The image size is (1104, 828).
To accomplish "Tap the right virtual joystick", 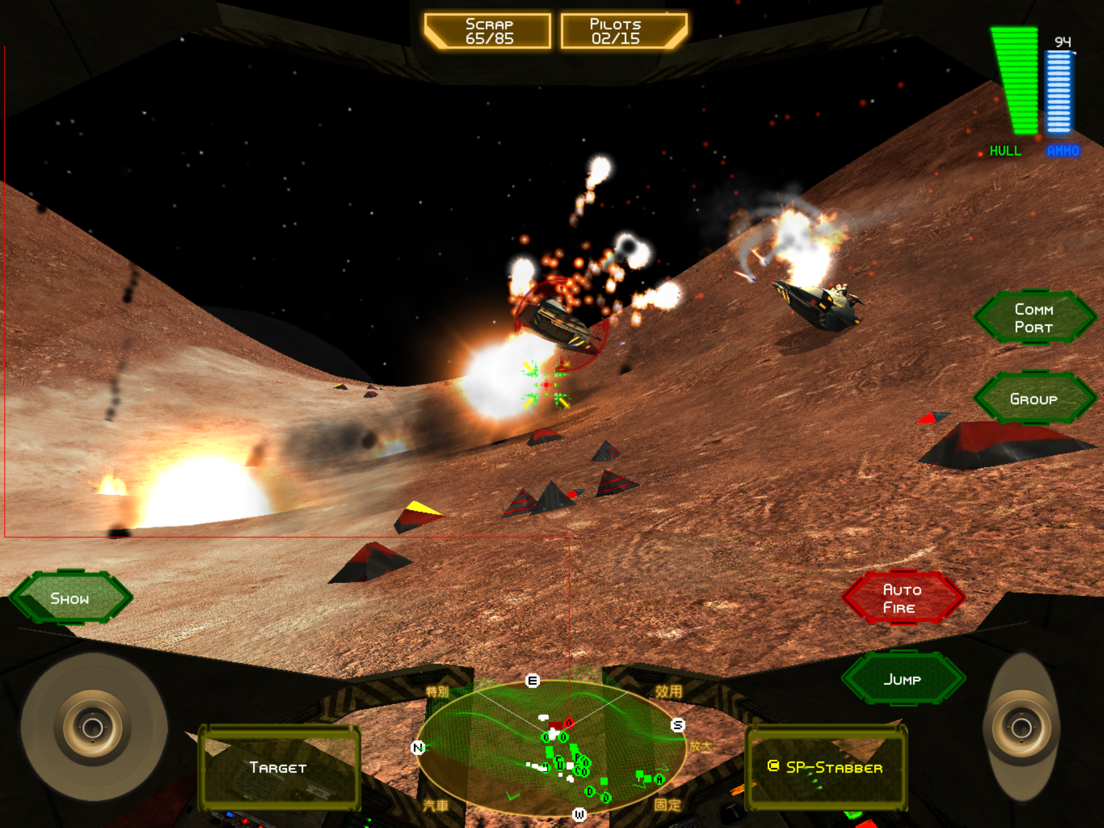I will [x=1021, y=728].
